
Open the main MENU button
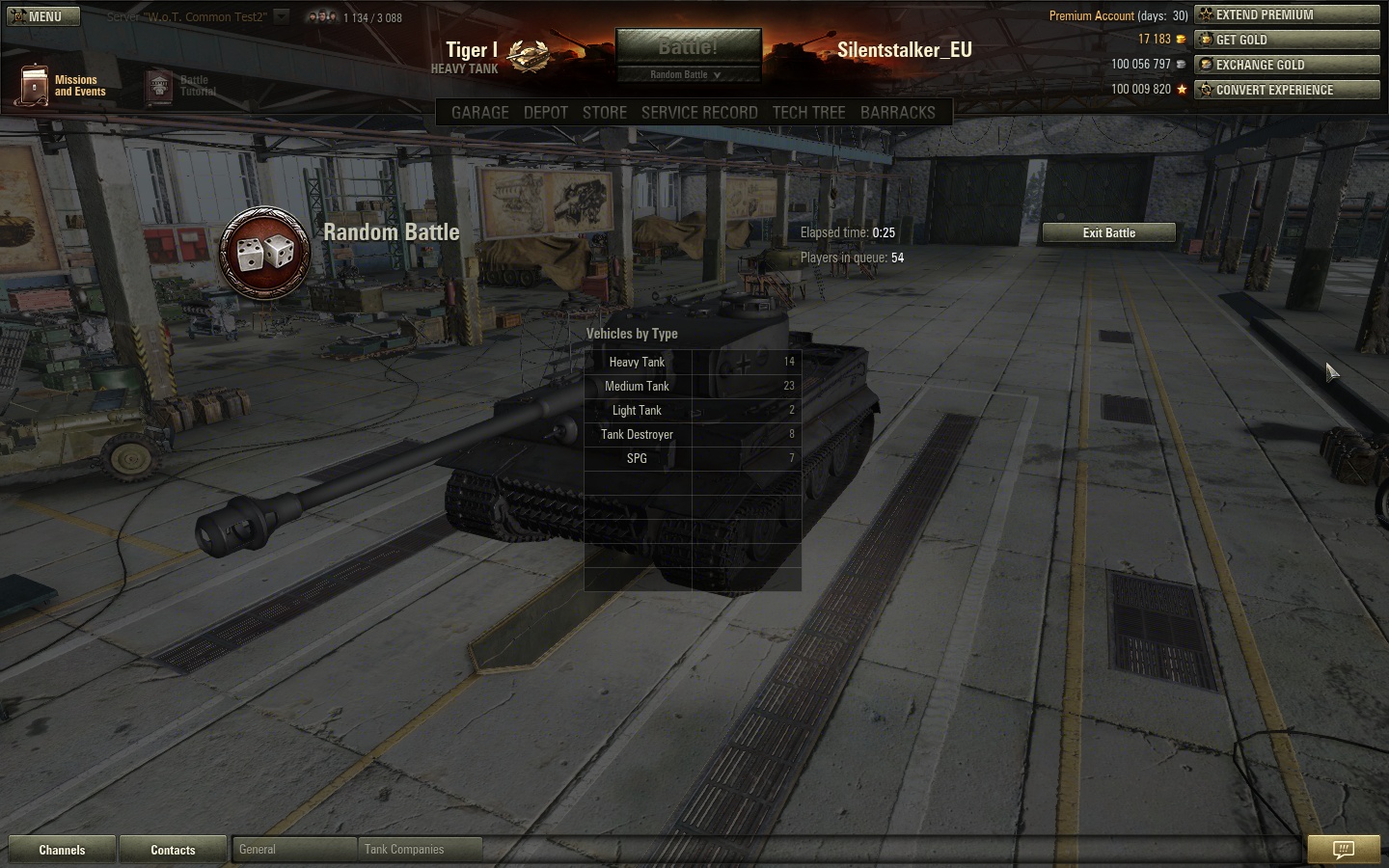point(41,16)
